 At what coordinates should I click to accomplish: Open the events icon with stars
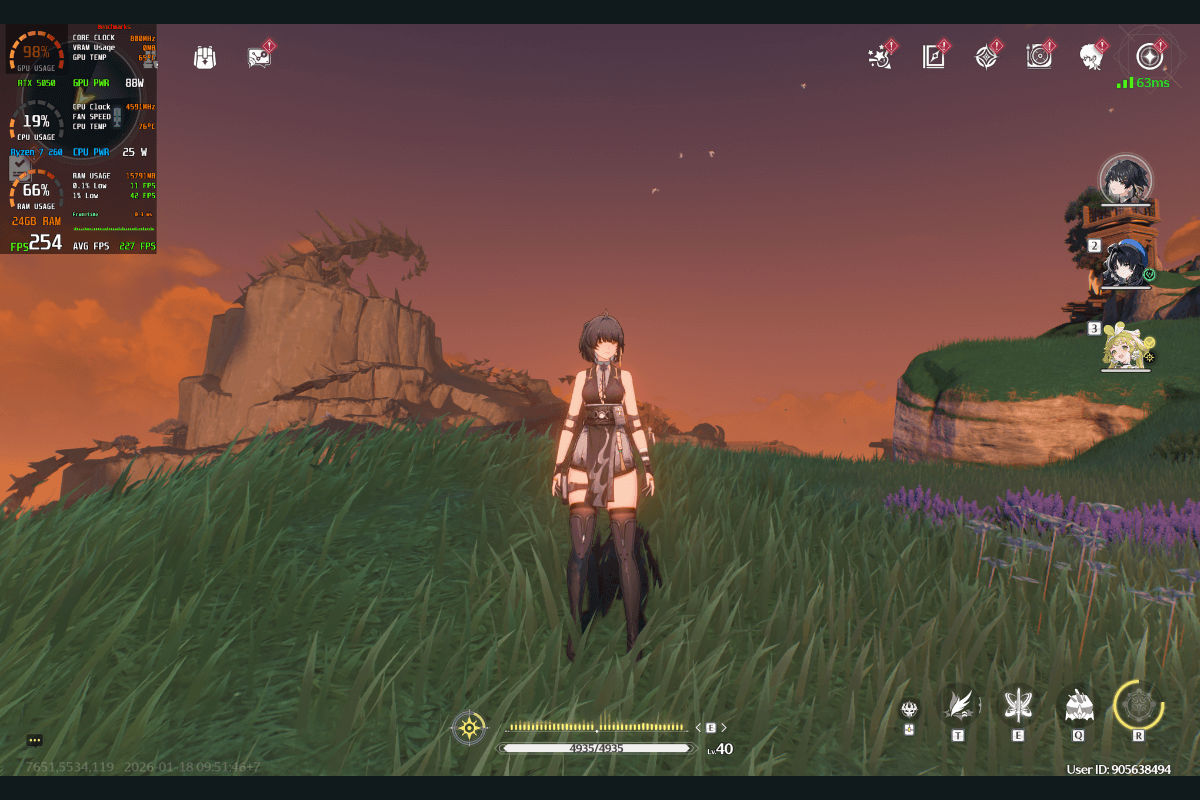(x=880, y=56)
